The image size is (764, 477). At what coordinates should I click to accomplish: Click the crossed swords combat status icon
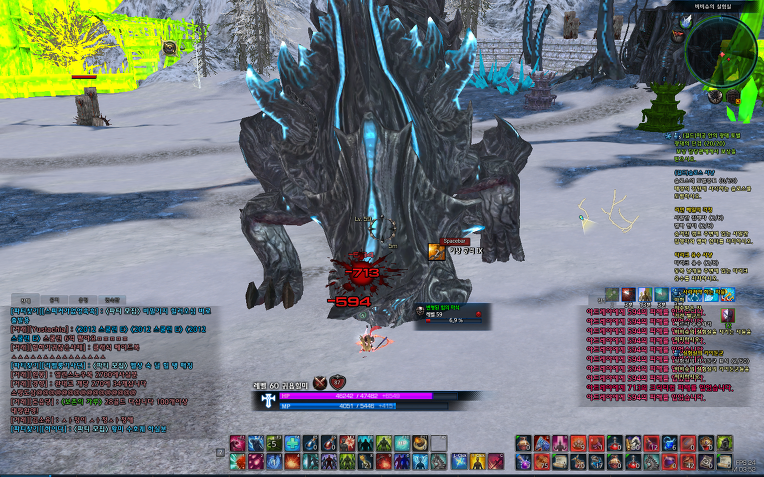[x=320, y=381]
